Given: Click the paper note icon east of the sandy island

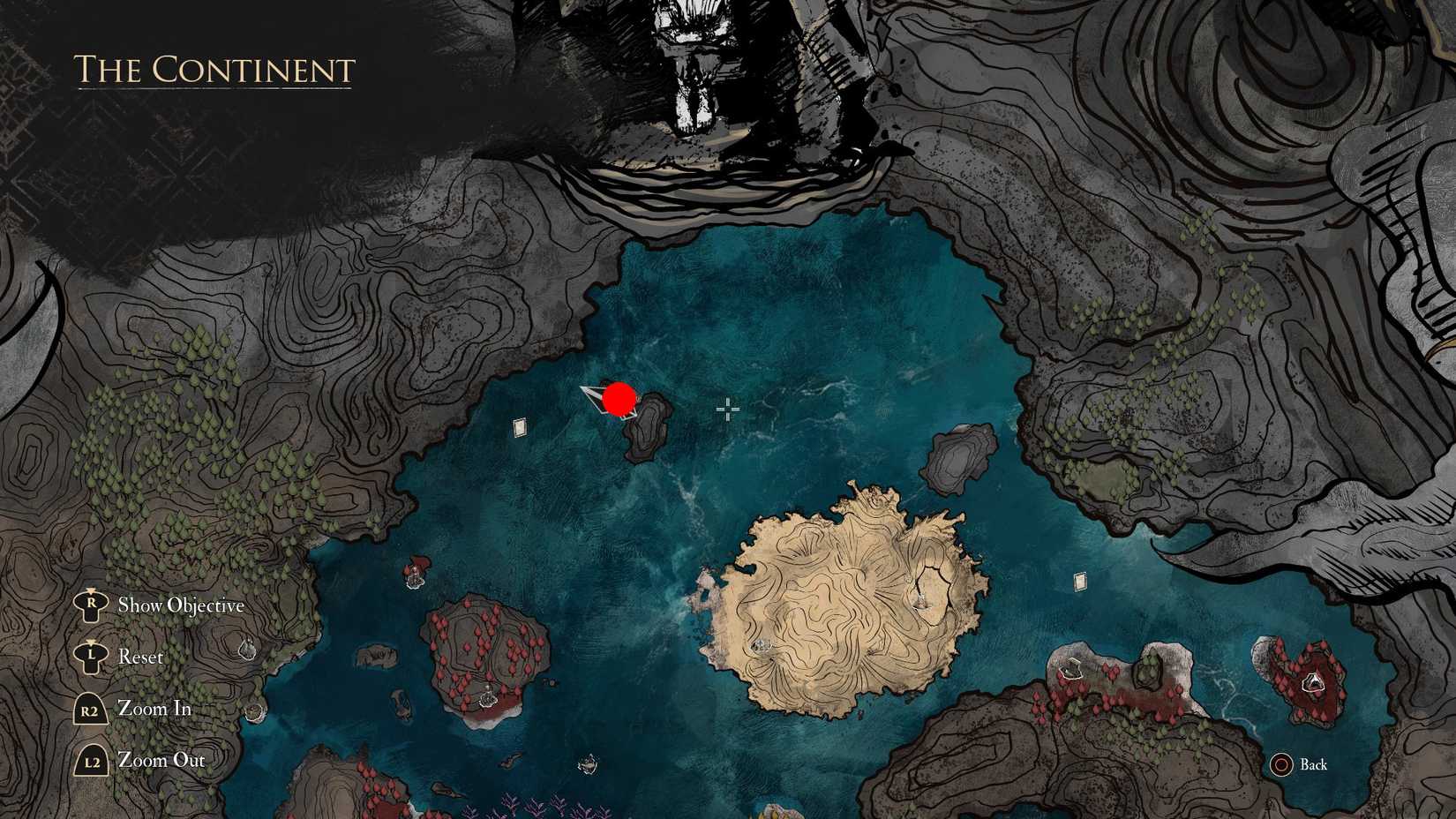Looking at the screenshot, I should 1080,582.
